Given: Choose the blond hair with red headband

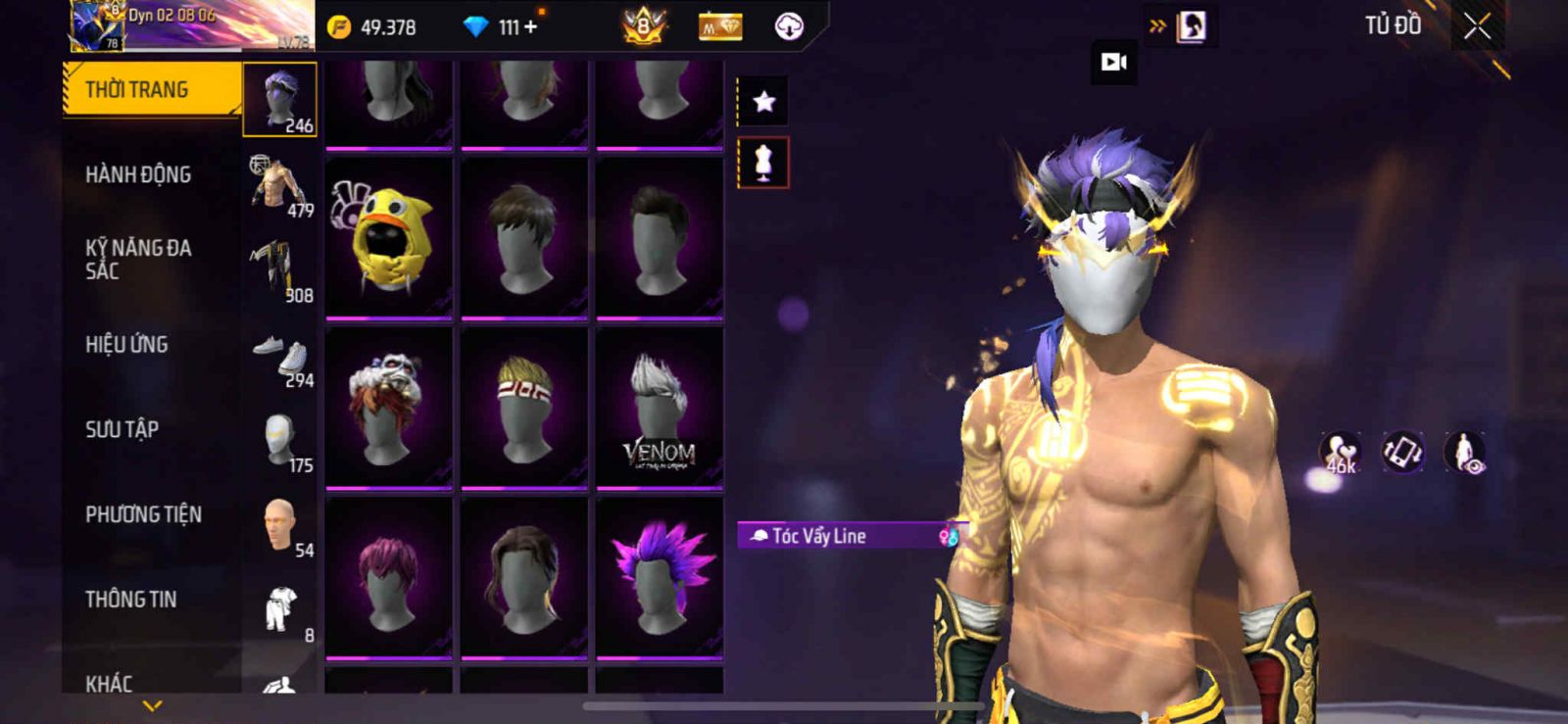Looking at the screenshot, I should tap(524, 408).
